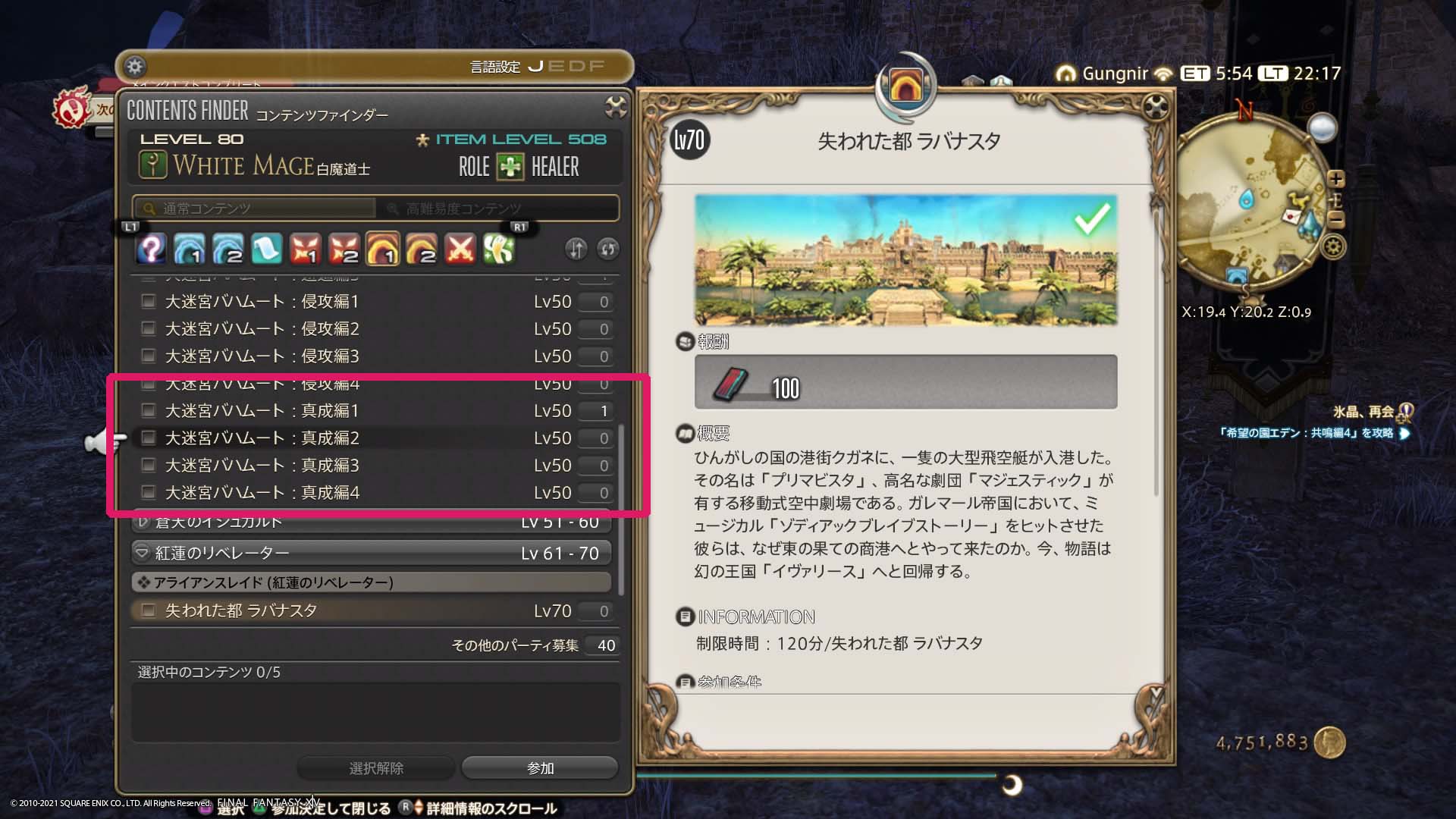Open the minimap gear settings
Image resolution: width=1456 pixels, height=819 pixels.
[x=1334, y=246]
